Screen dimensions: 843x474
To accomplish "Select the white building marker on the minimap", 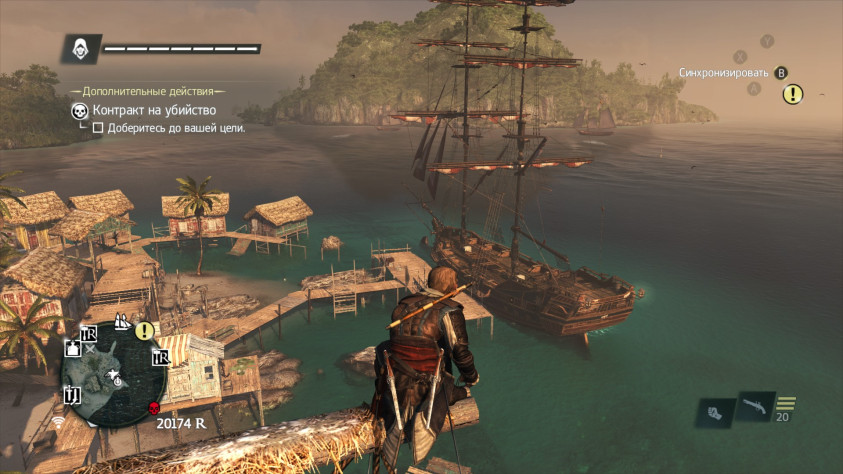I will point(73,349).
